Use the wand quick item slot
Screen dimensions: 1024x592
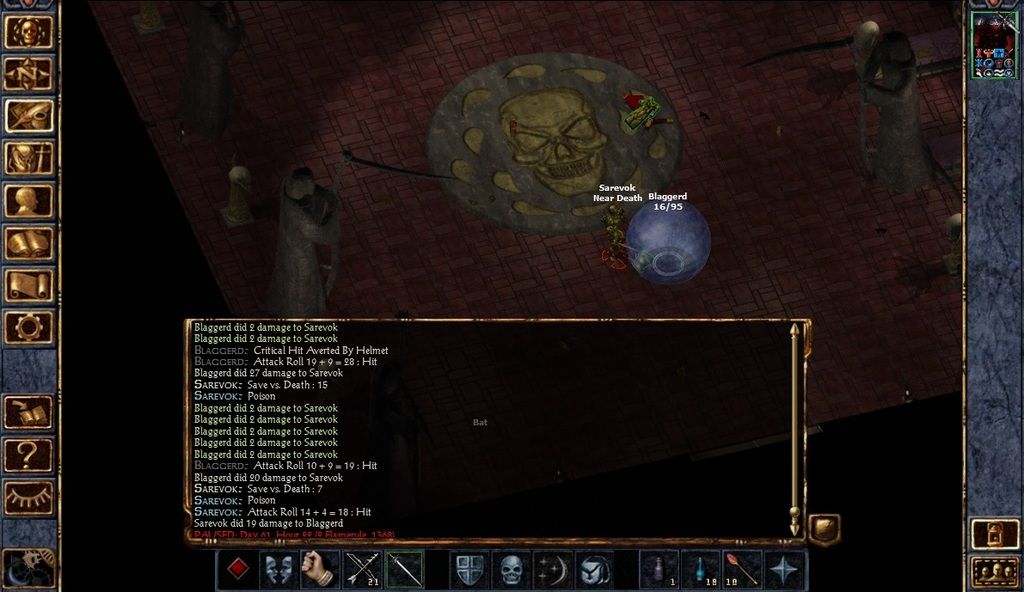(x=743, y=570)
